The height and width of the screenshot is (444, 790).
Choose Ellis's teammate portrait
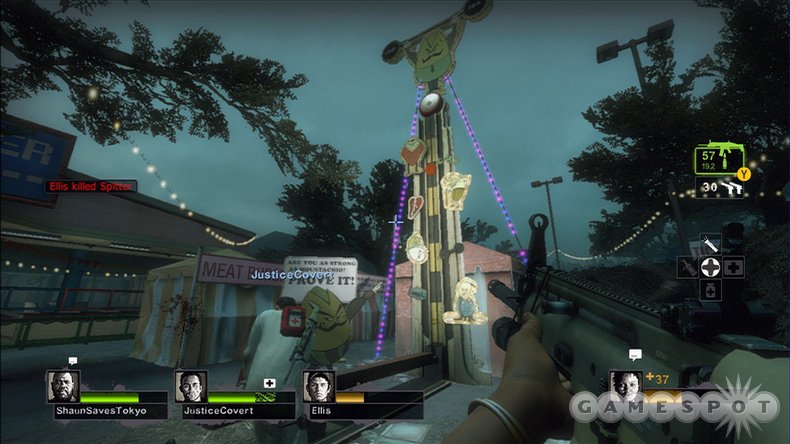click(x=319, y=386)
